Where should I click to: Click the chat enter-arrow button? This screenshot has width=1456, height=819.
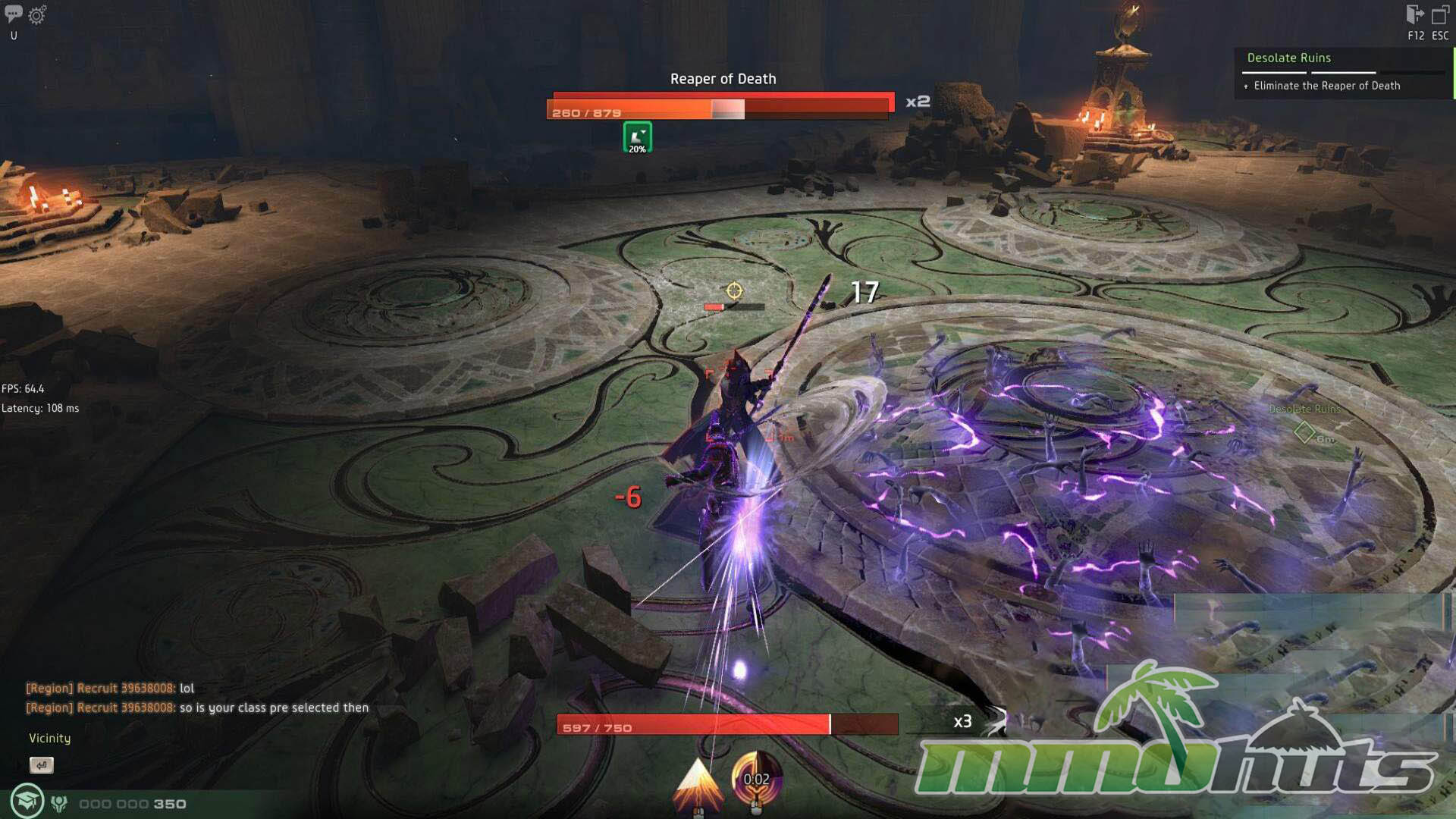click(42, 765)
